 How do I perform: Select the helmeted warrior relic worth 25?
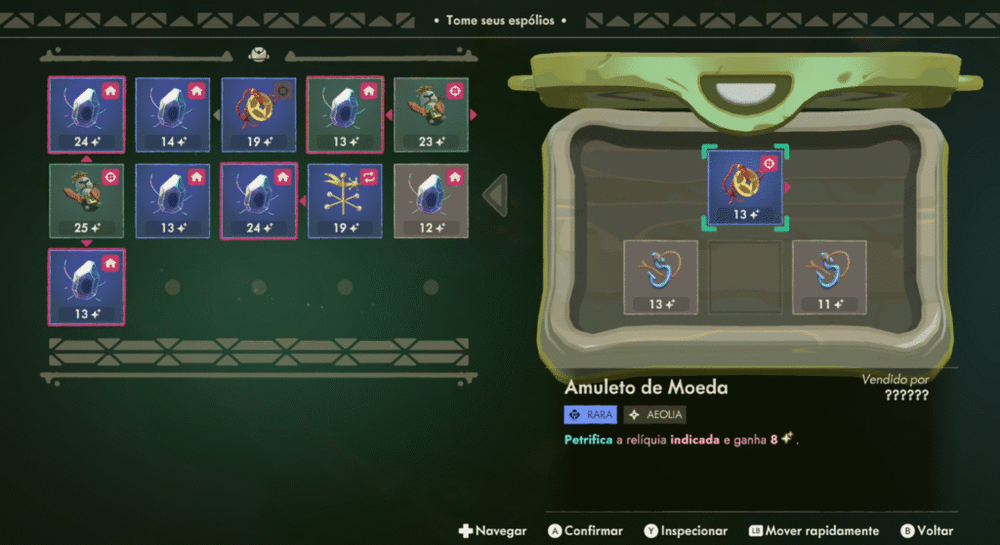click(87, 201)
